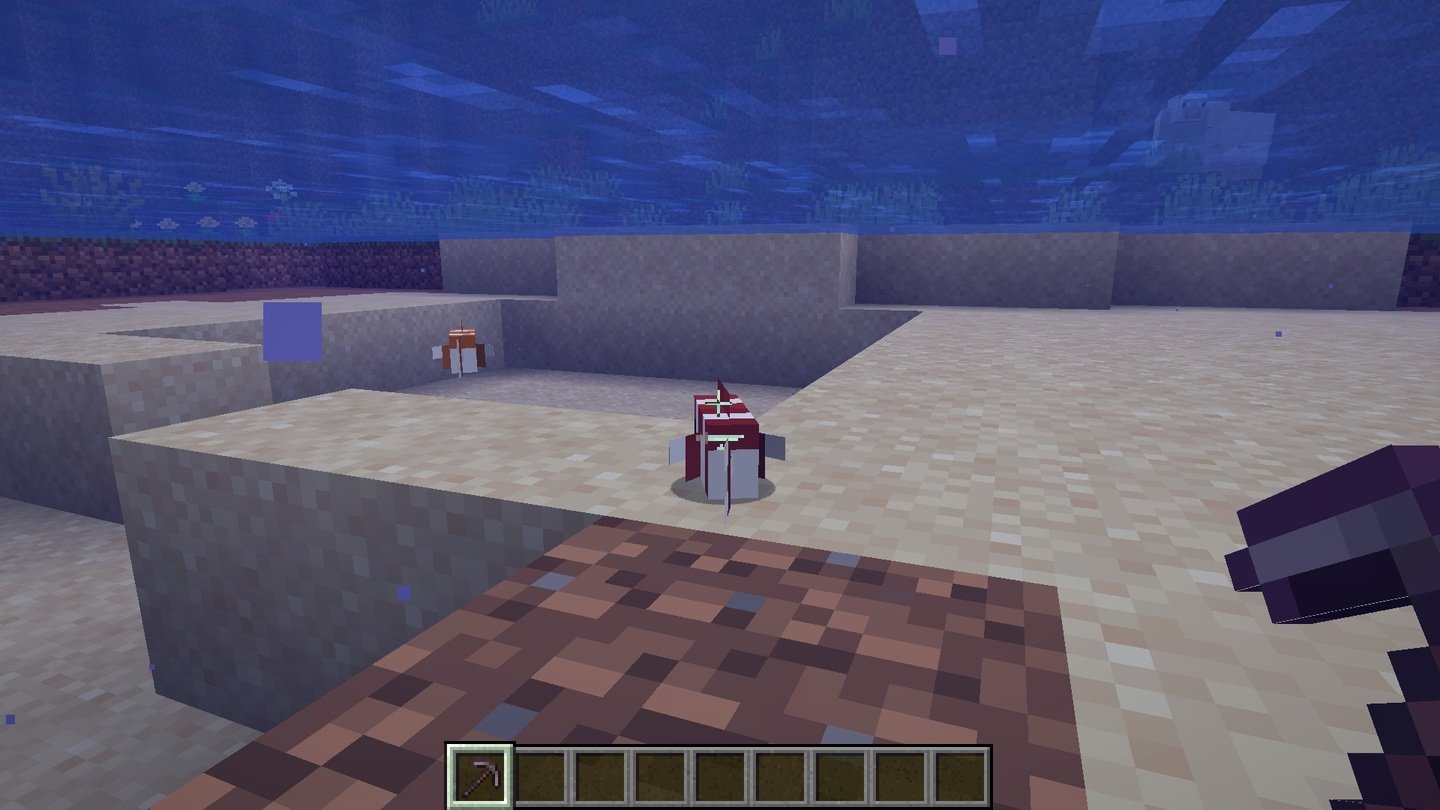Click a blue bubble particle in the water
The width and height of the screenshot is (1440, 810).
click(x=403, y=594)
